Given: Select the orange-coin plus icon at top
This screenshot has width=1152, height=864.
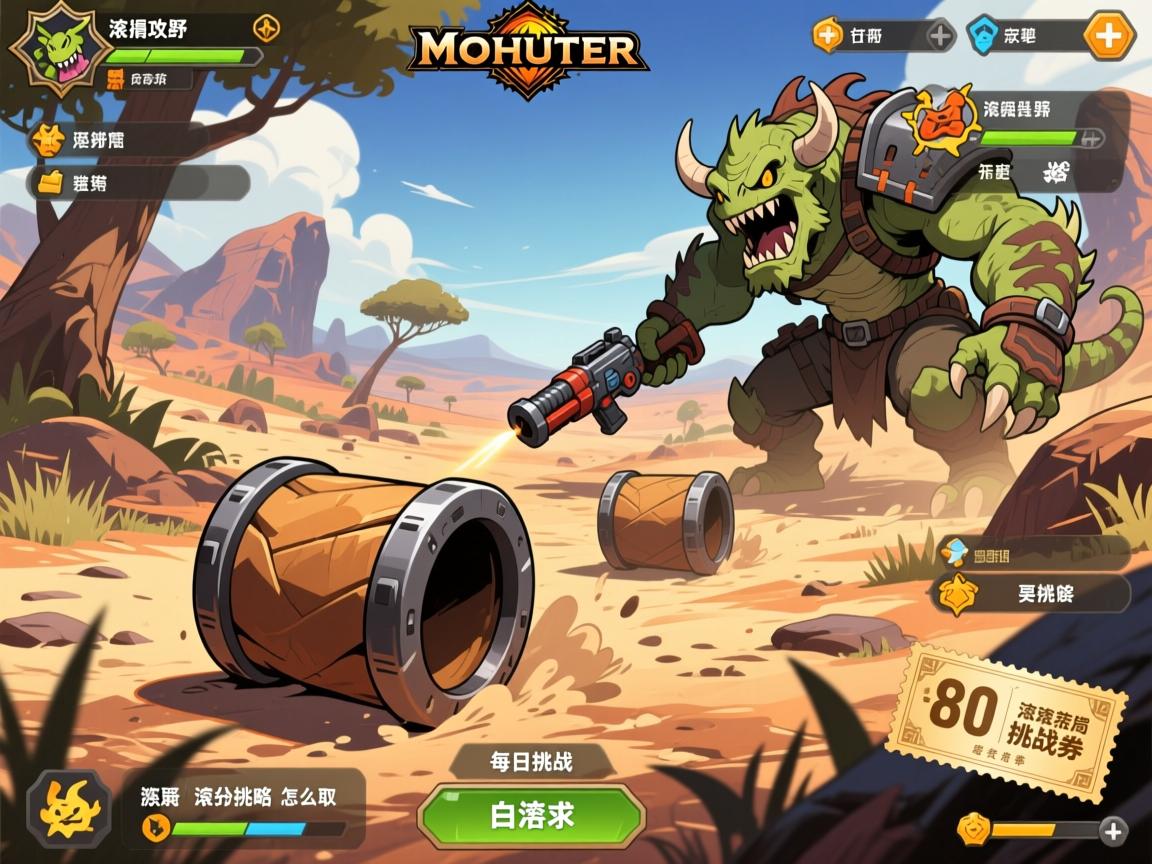Looking at the screenshot, I should click(x=828, y=37).
